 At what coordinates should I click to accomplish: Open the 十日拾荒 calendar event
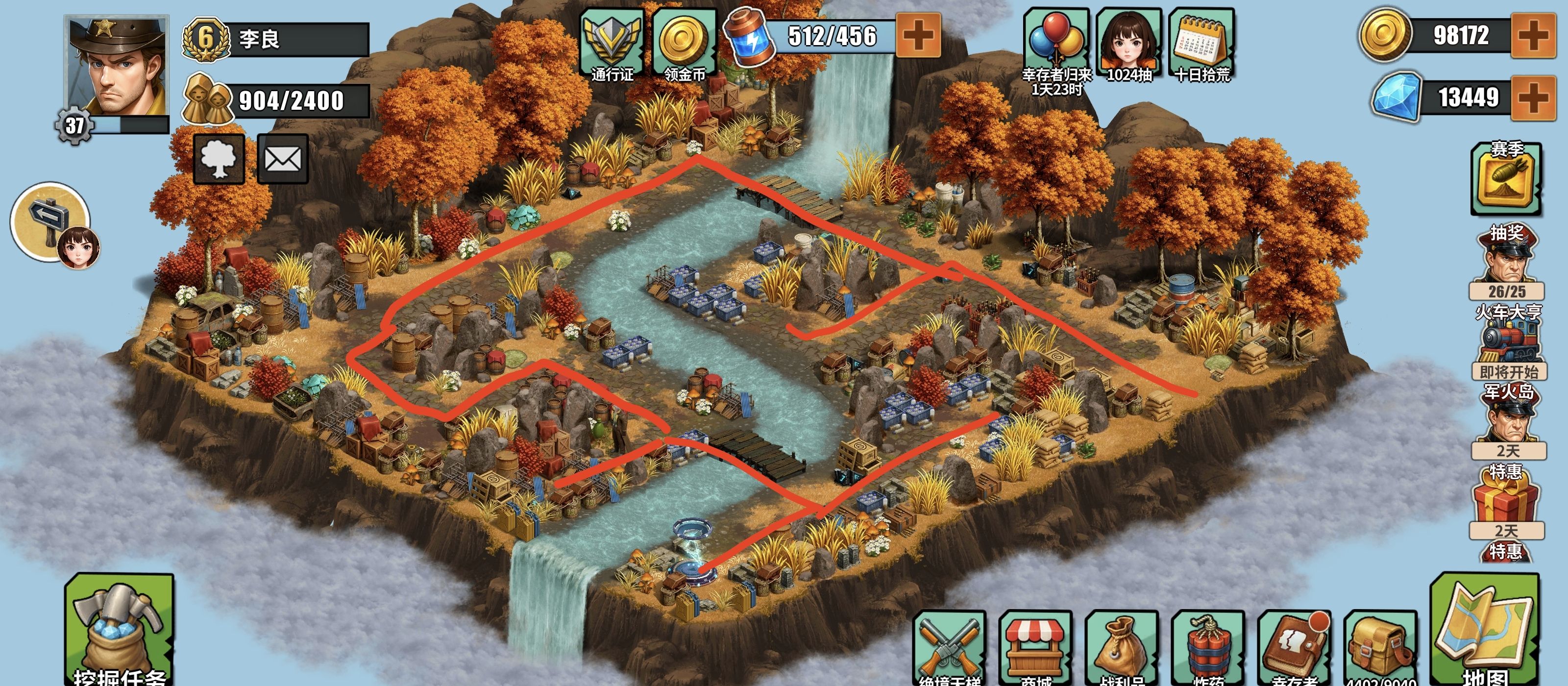point(1201,44)
